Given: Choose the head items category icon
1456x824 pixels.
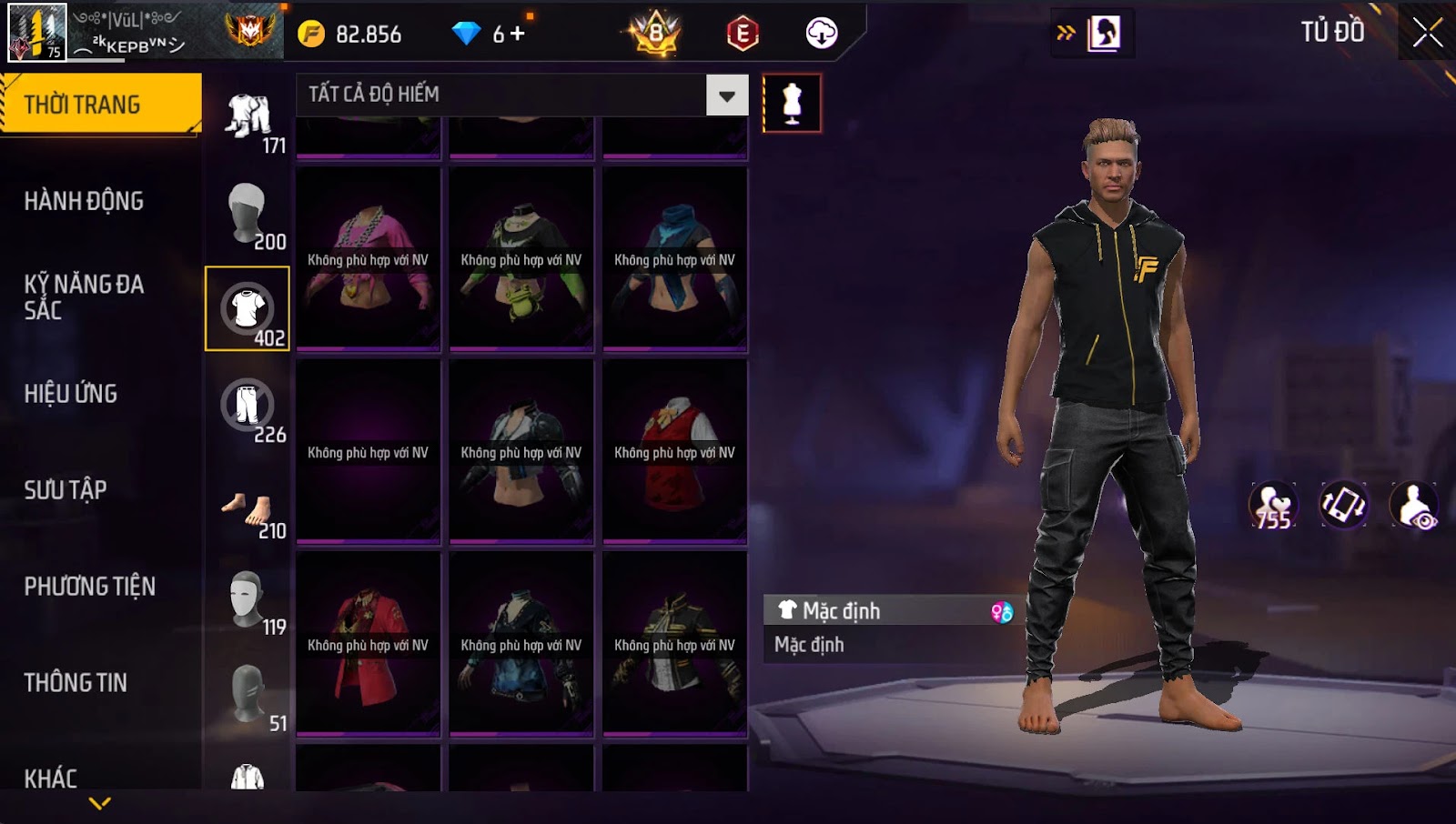Looking at the screenshot, I should pyautogui.click(x=247, y=214).
